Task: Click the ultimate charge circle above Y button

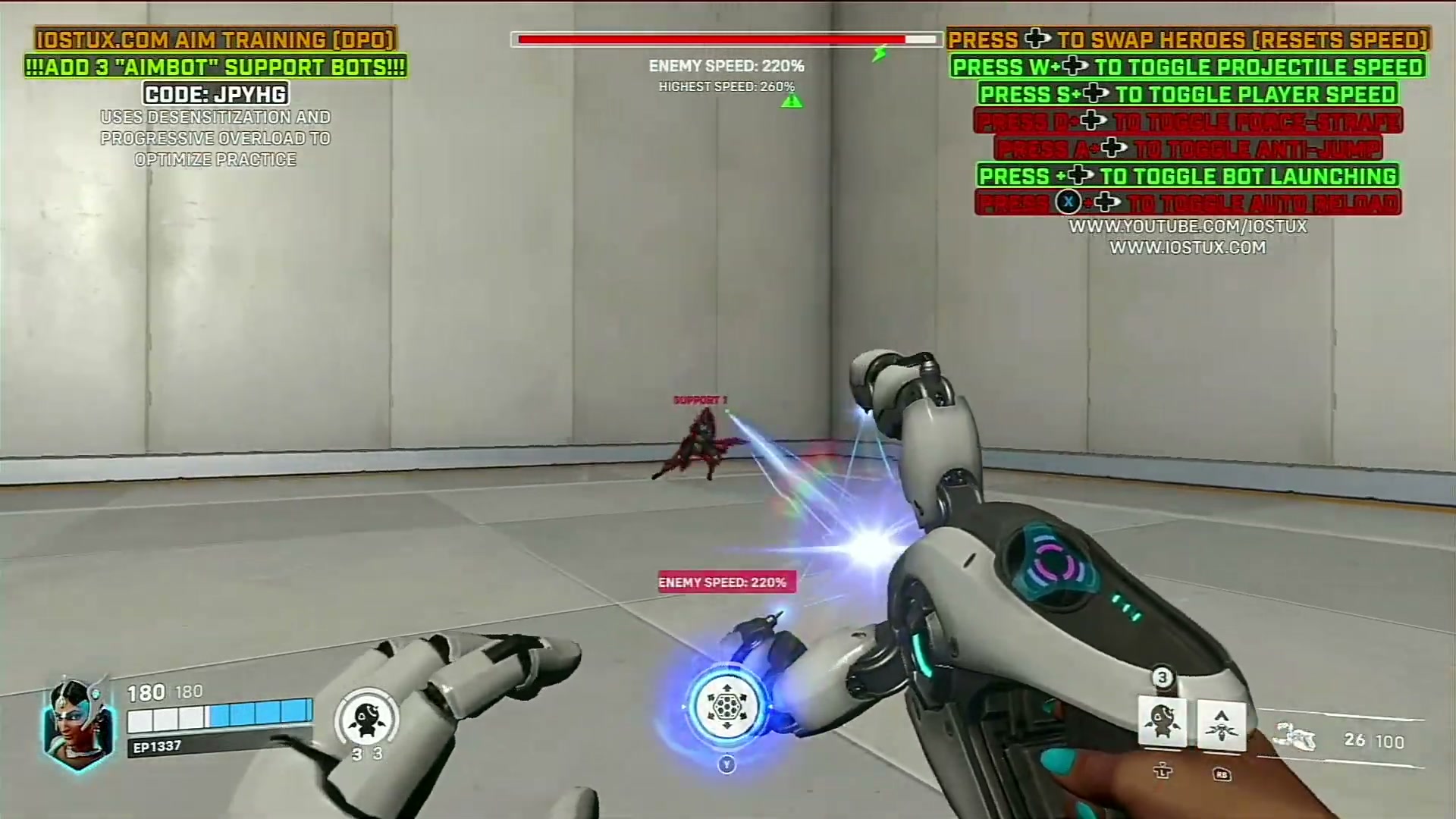Action: [x=726, y=707]
